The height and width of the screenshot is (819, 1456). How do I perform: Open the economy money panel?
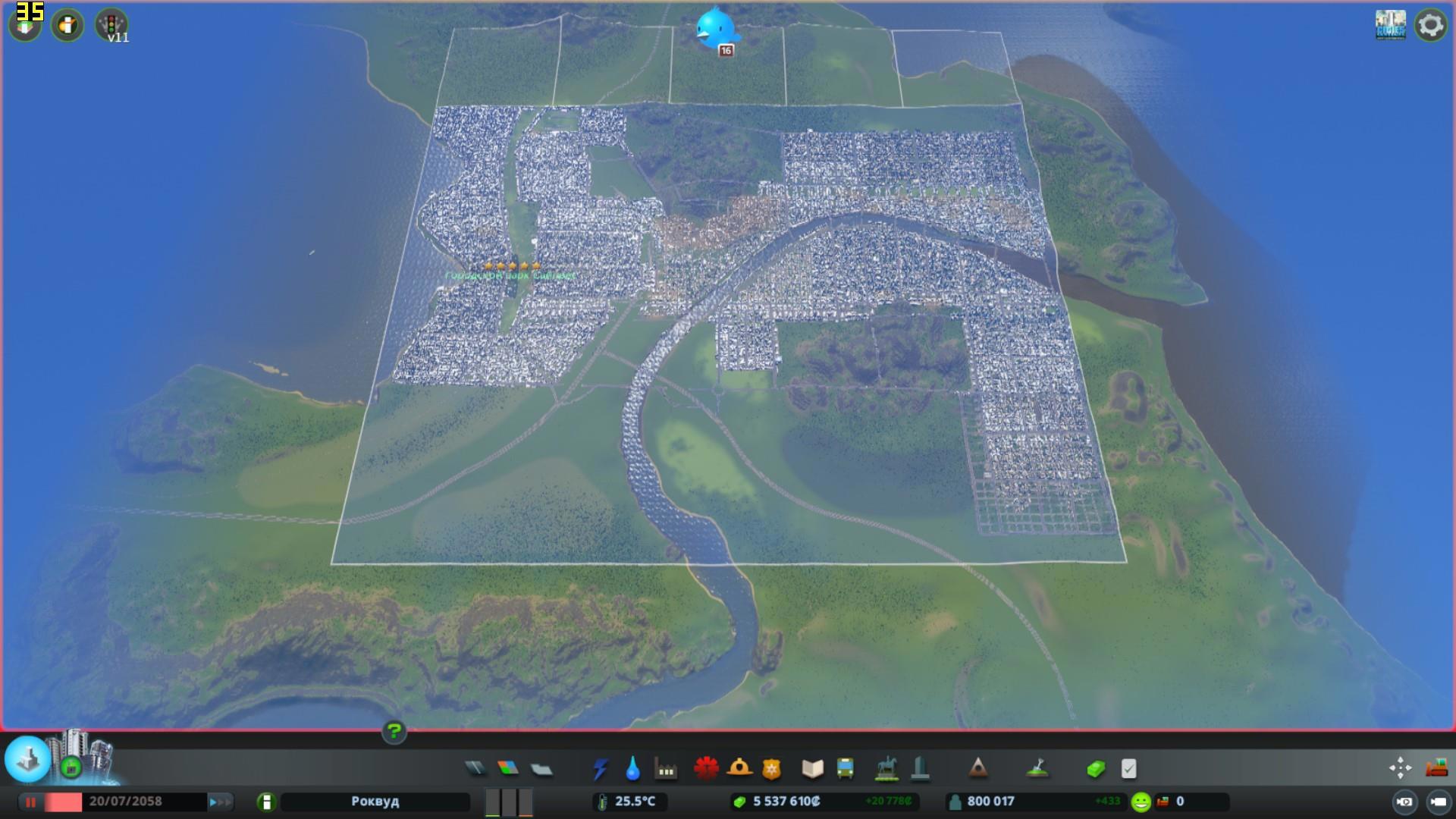click(1095, 769)
